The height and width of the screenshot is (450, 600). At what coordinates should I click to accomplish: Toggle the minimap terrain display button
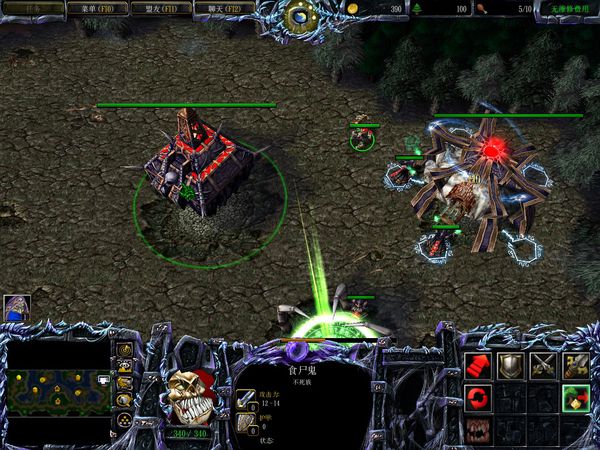pos(125,367)
